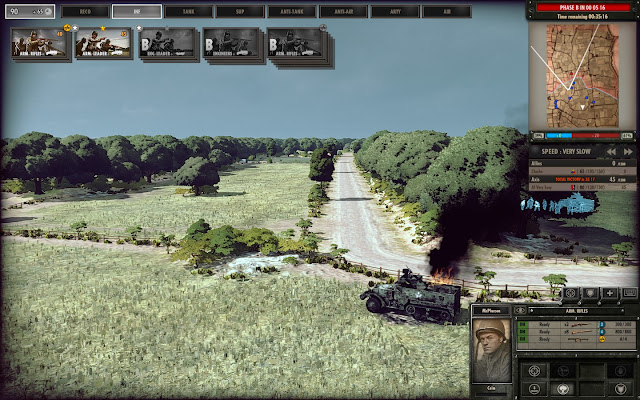Select the Engineers unit card
The width and height of the screenshot is (640, 400).
click(231, 44)
